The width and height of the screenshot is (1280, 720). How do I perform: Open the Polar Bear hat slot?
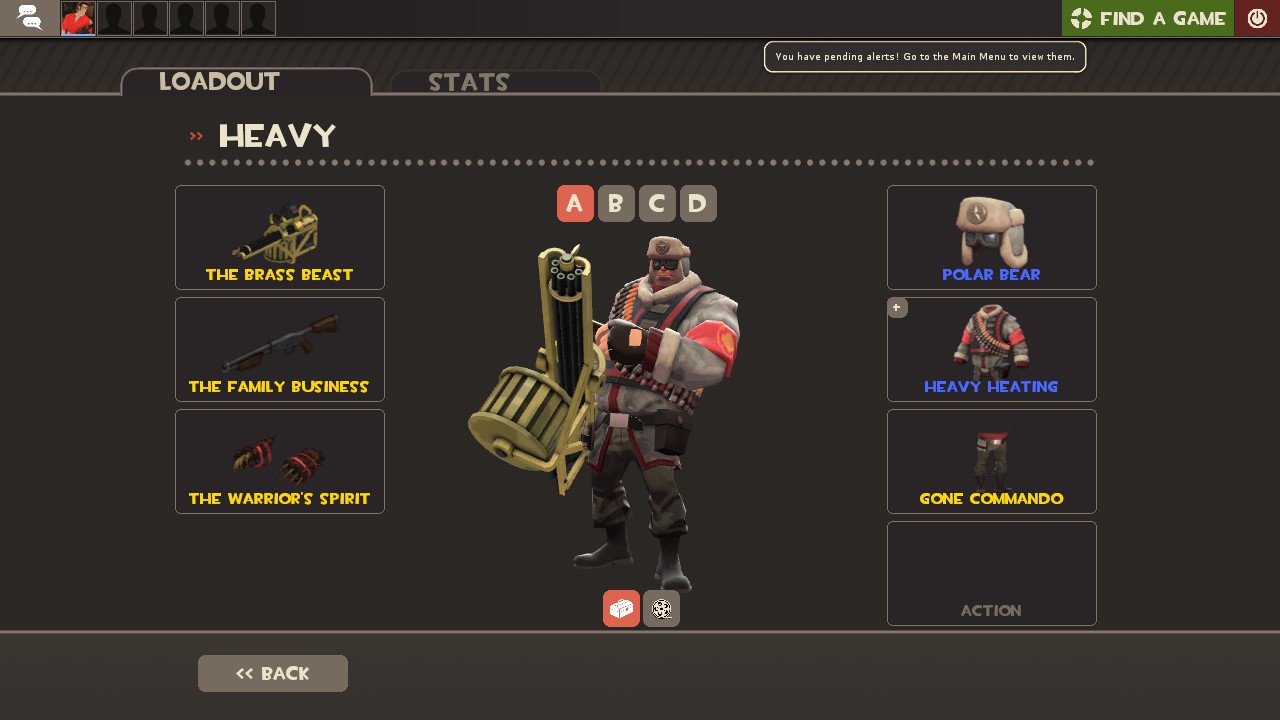[991, 237]
